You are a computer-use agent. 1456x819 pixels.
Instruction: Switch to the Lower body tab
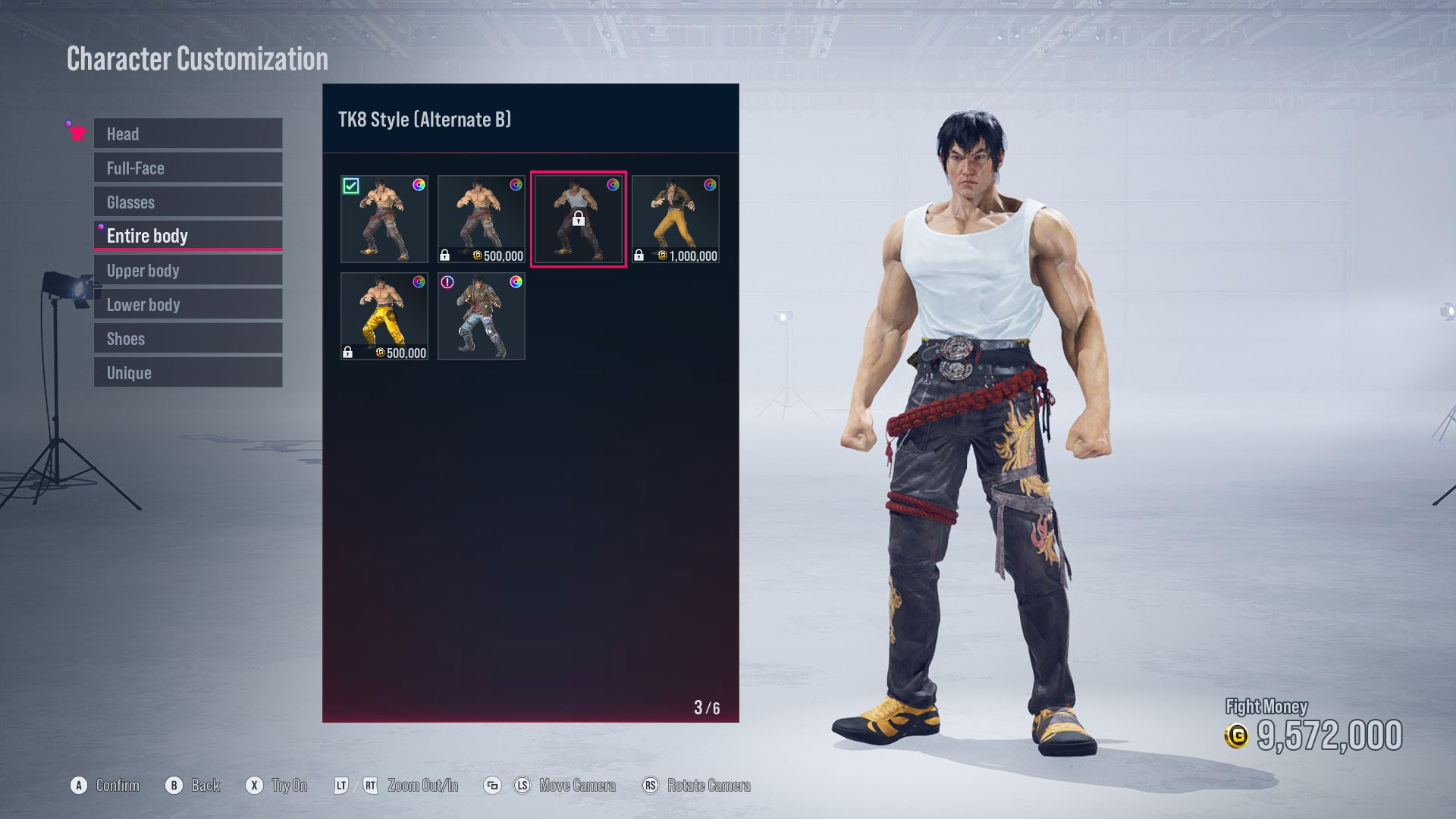(x=187, y=304)
